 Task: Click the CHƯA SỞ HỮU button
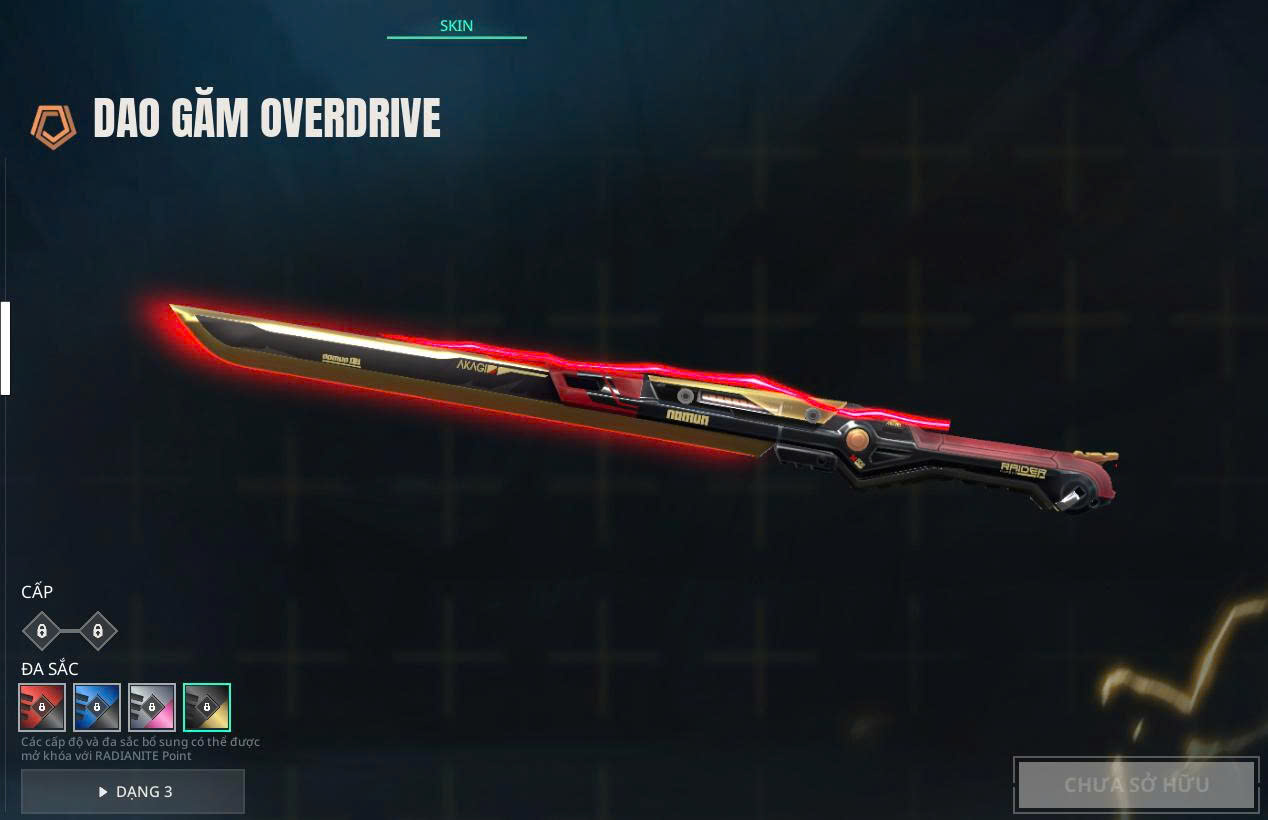coord(1136,785)
